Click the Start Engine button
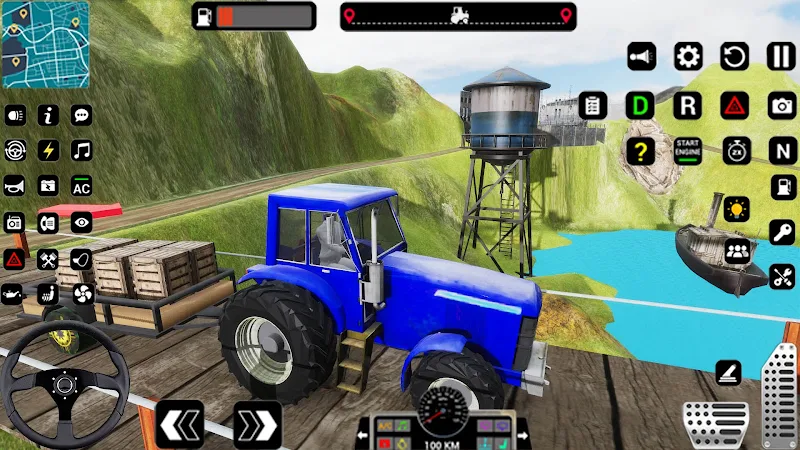The width and height of the screenshot is (800, 450). coord(687,152)
